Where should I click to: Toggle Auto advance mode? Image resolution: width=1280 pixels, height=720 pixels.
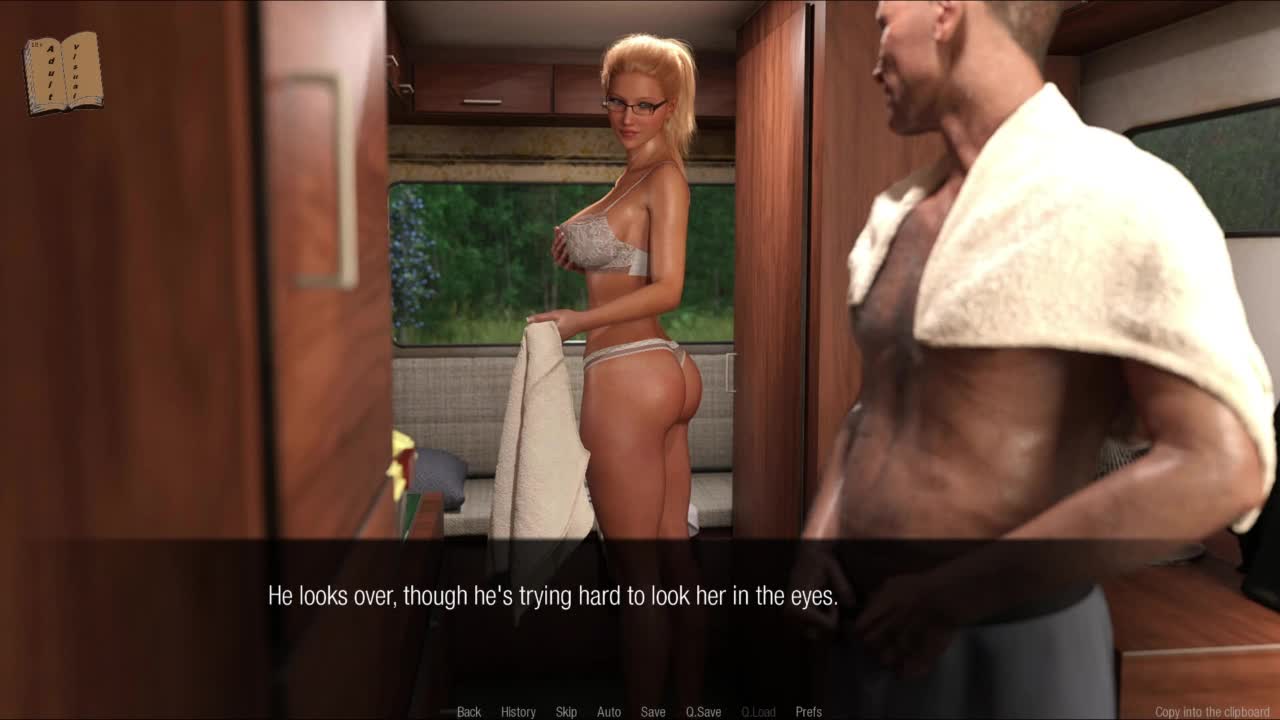click(x=609, y=712)
